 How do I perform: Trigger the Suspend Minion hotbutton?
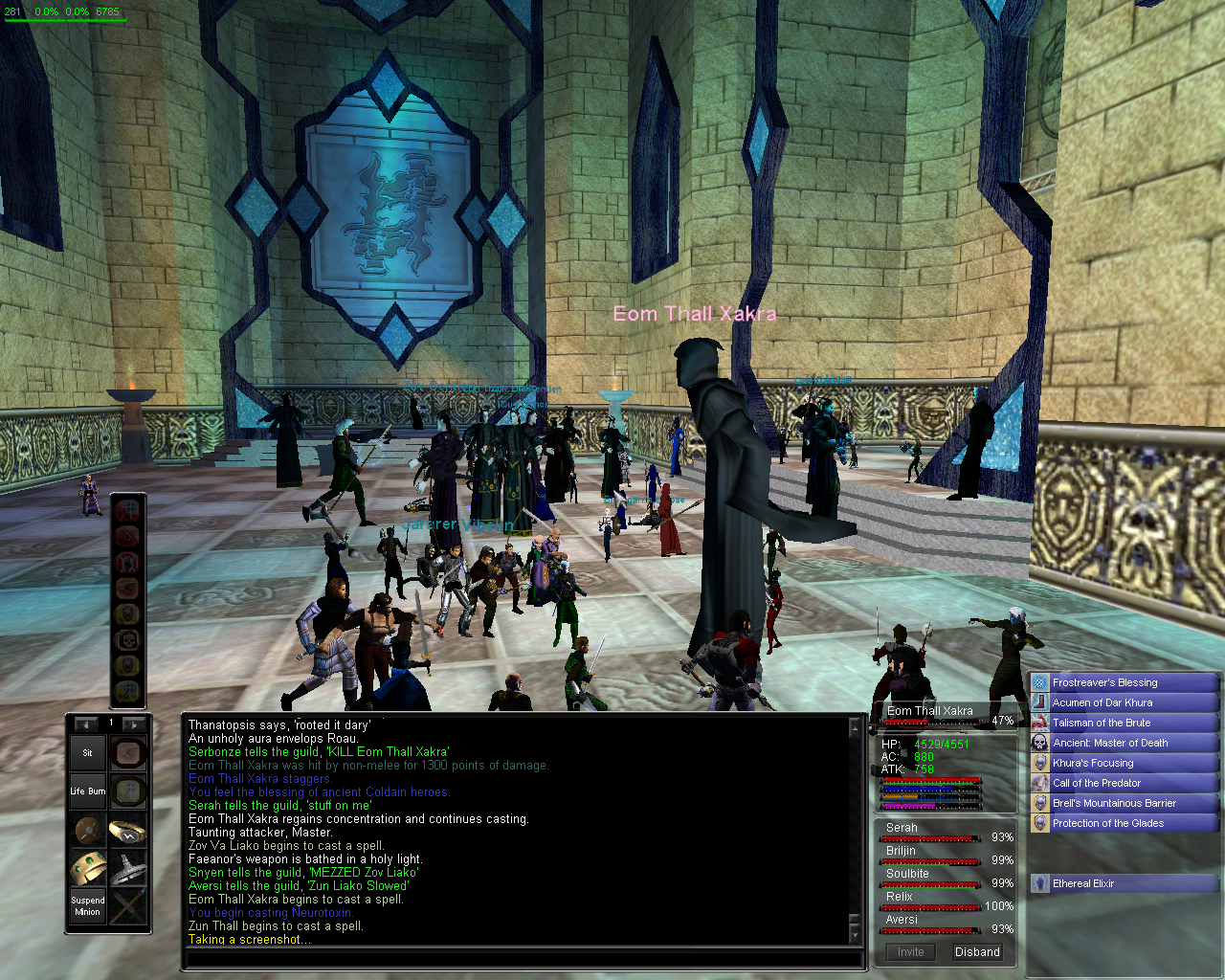[87, 905]
